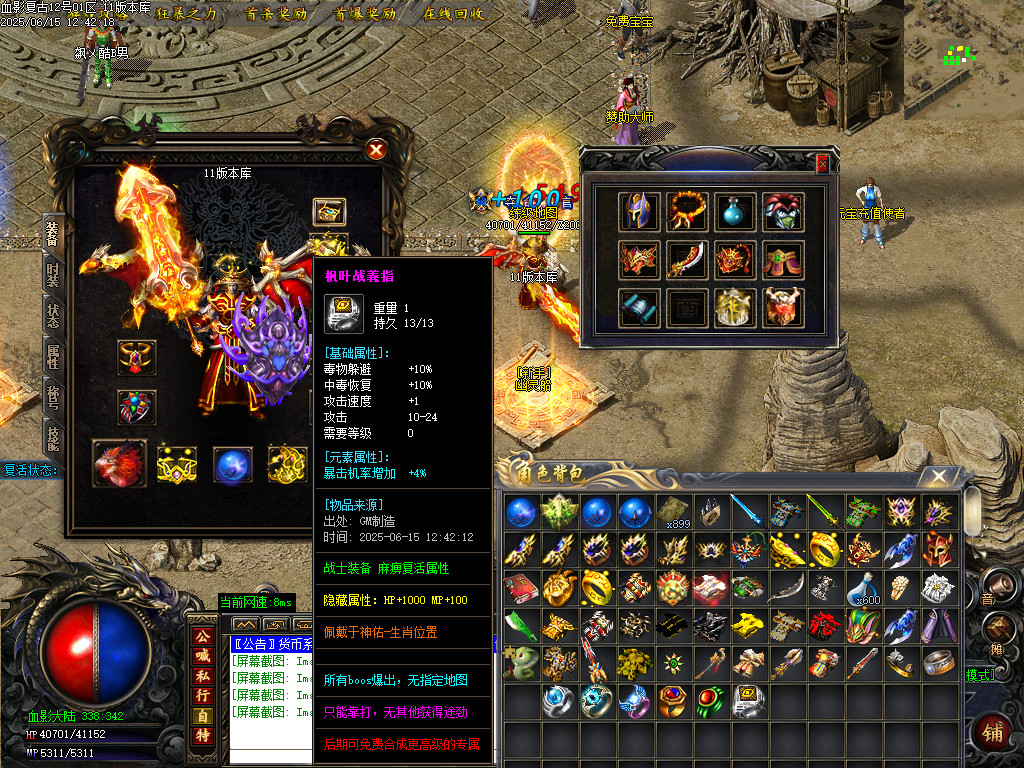Open the 在线回收 online recycle menu
1024x768 pixels.
click(x=454, y=14)
